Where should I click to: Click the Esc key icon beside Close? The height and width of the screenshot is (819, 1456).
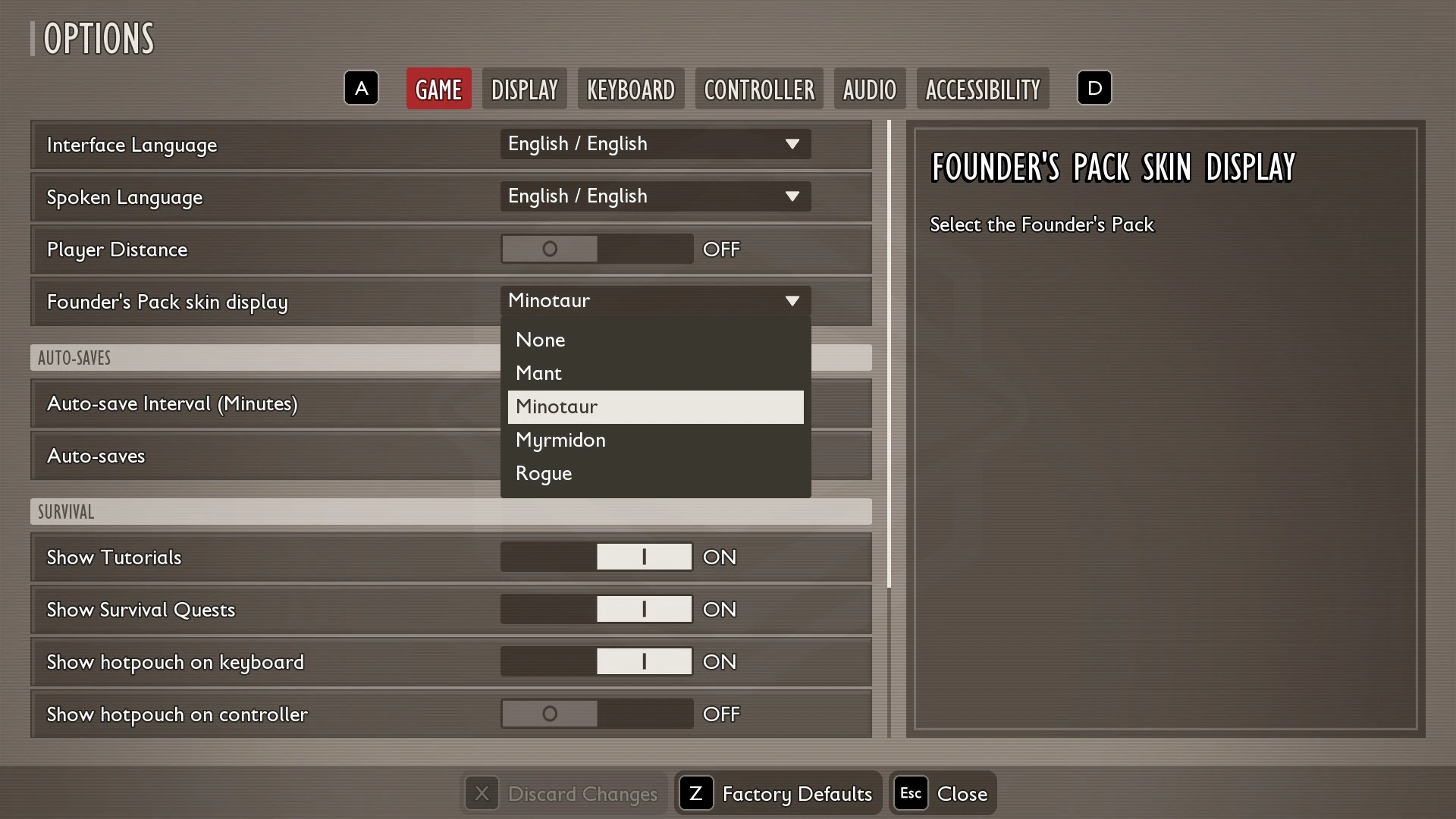click(x=910, y=793)
